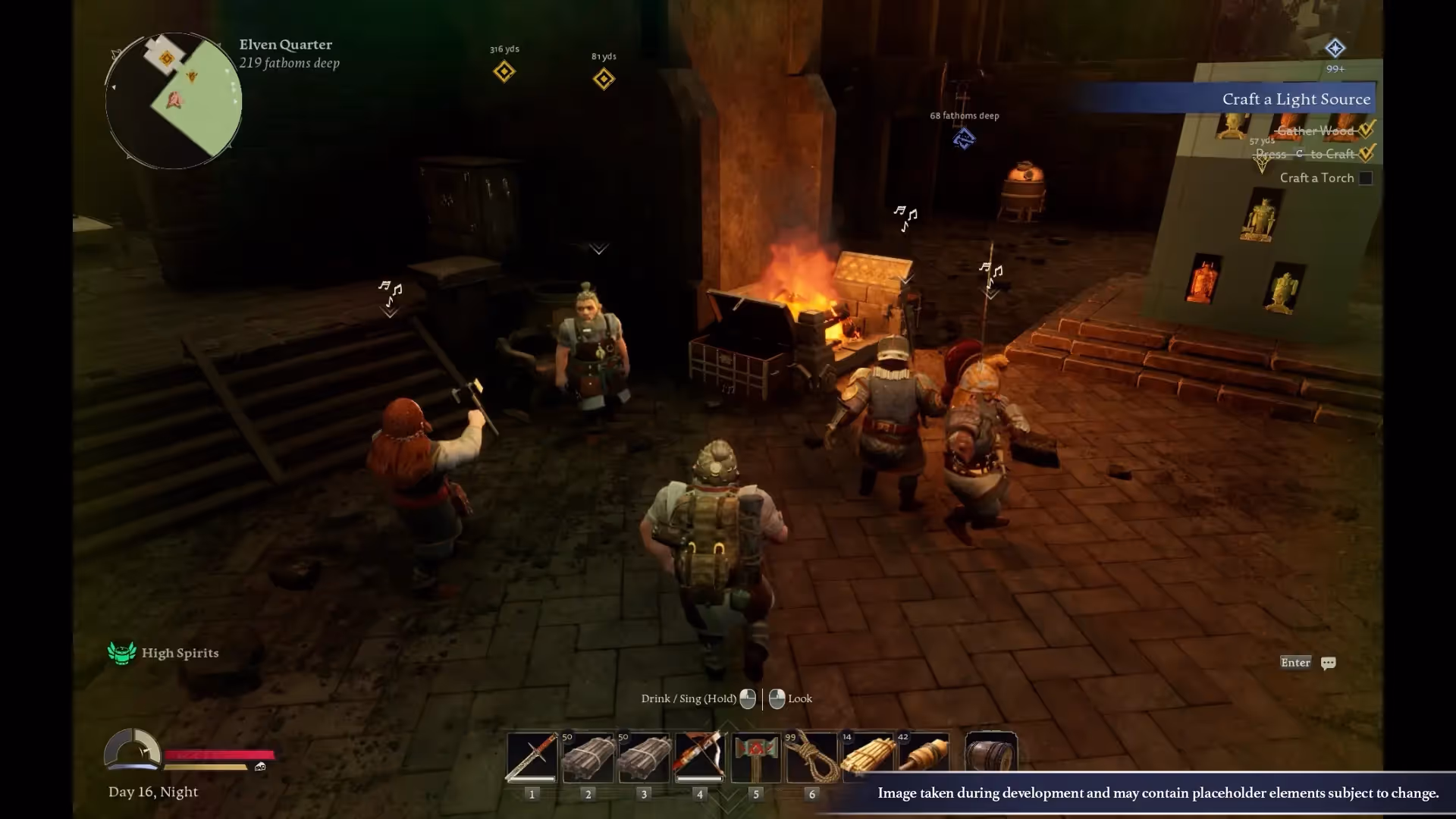Click the Craft a Torch objective checkbox

[x=1366, y=178]
